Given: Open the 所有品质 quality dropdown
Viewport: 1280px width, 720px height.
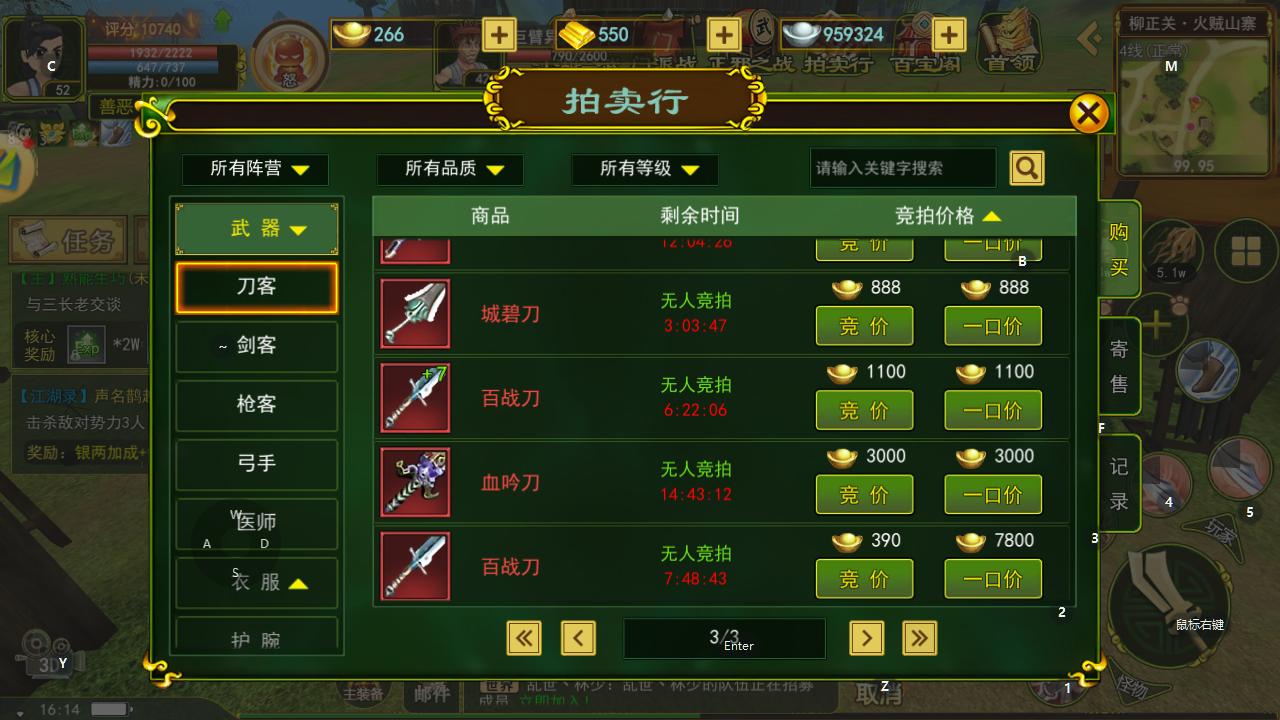Looking at the screenshot, I should pos(449,169).
